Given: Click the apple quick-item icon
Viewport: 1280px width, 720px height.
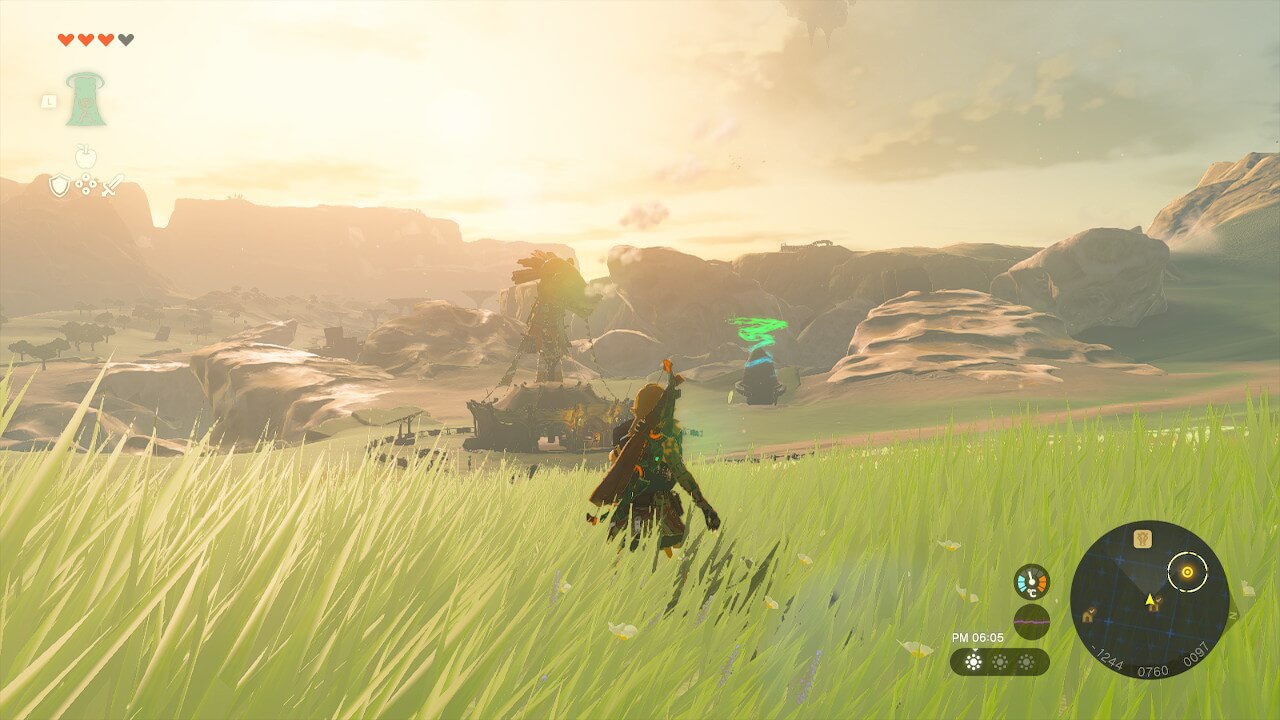Looking at the screenshot, I should [86, 155].
